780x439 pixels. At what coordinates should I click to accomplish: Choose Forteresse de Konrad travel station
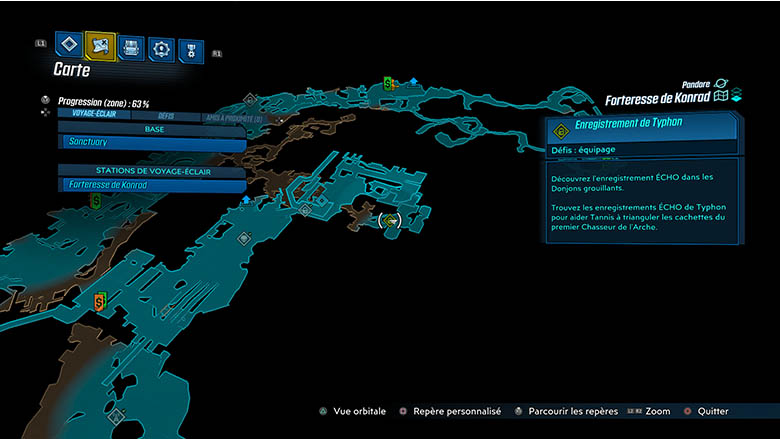(x=152, y=185)
